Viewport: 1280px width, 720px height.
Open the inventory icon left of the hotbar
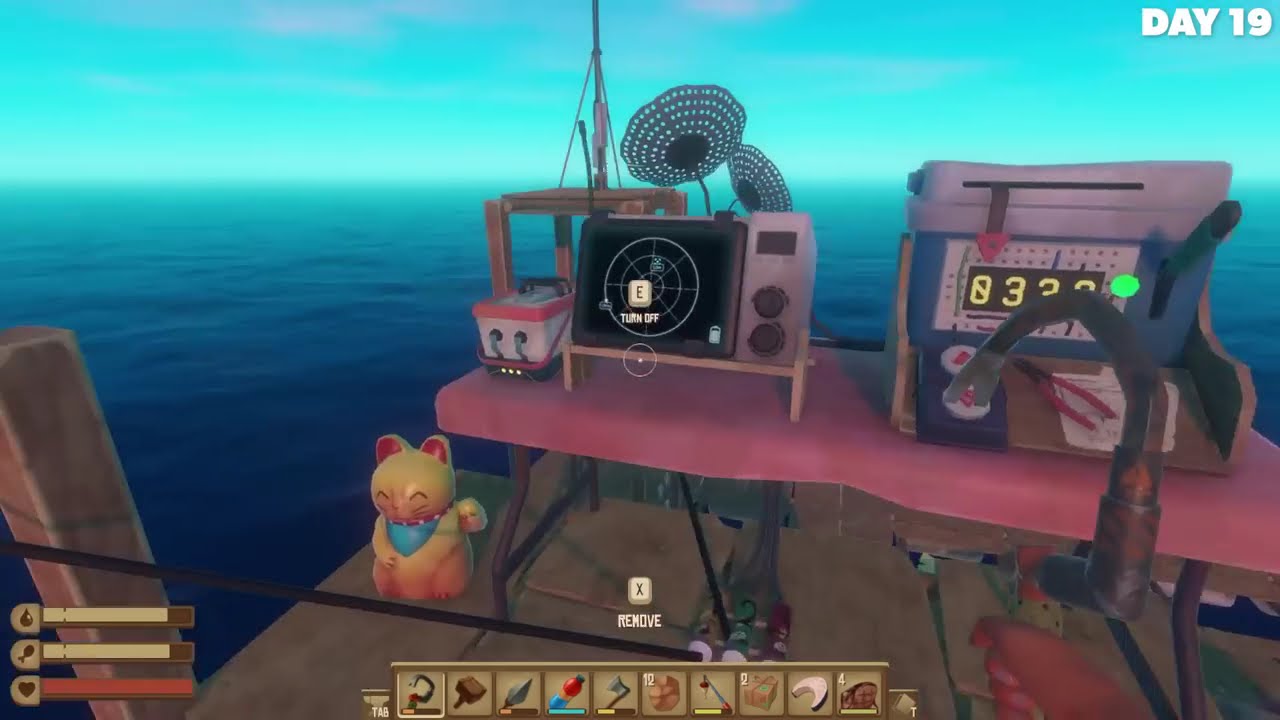(376, 703)
